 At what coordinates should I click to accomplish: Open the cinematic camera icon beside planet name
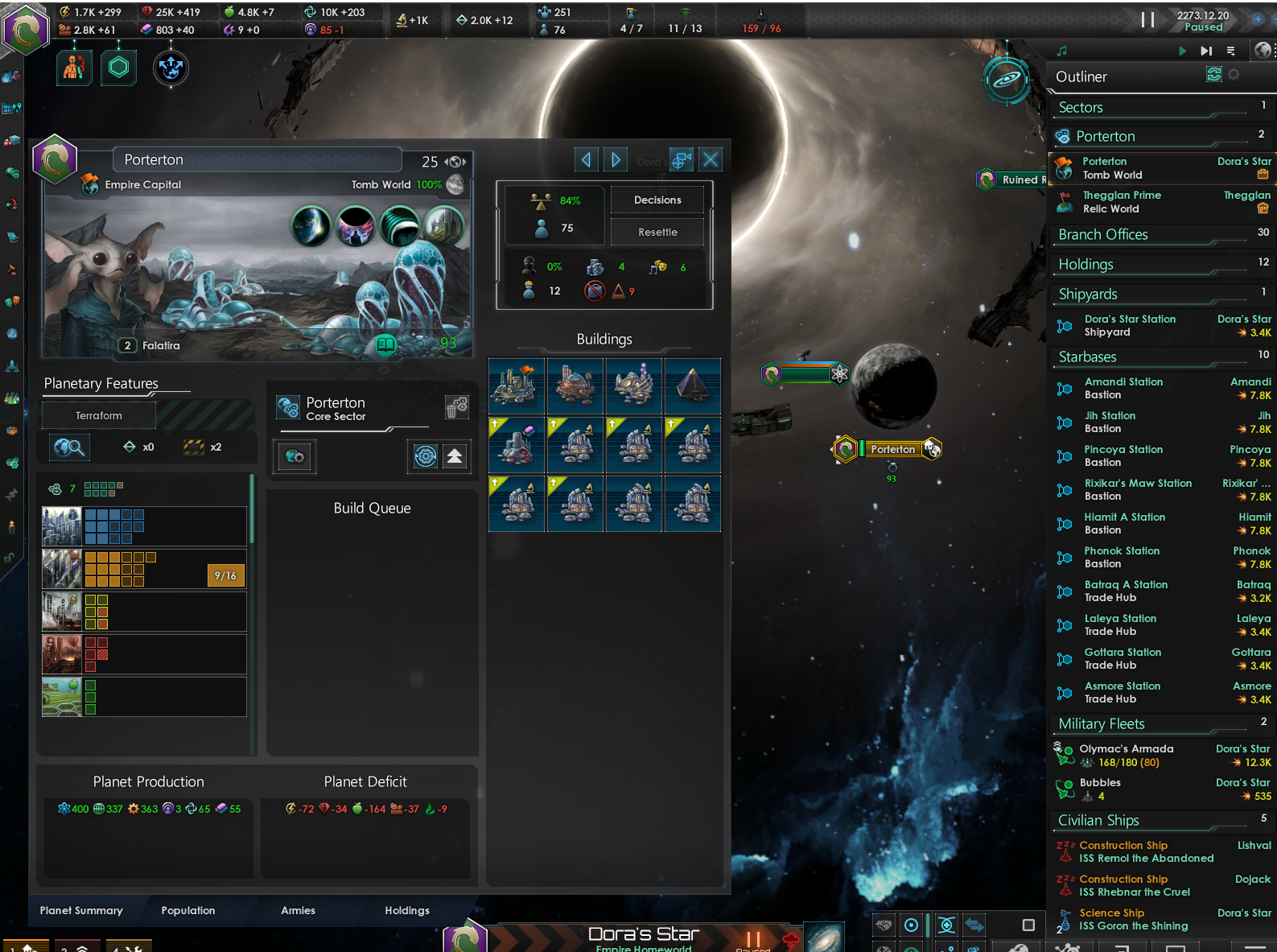coord(682,159)
